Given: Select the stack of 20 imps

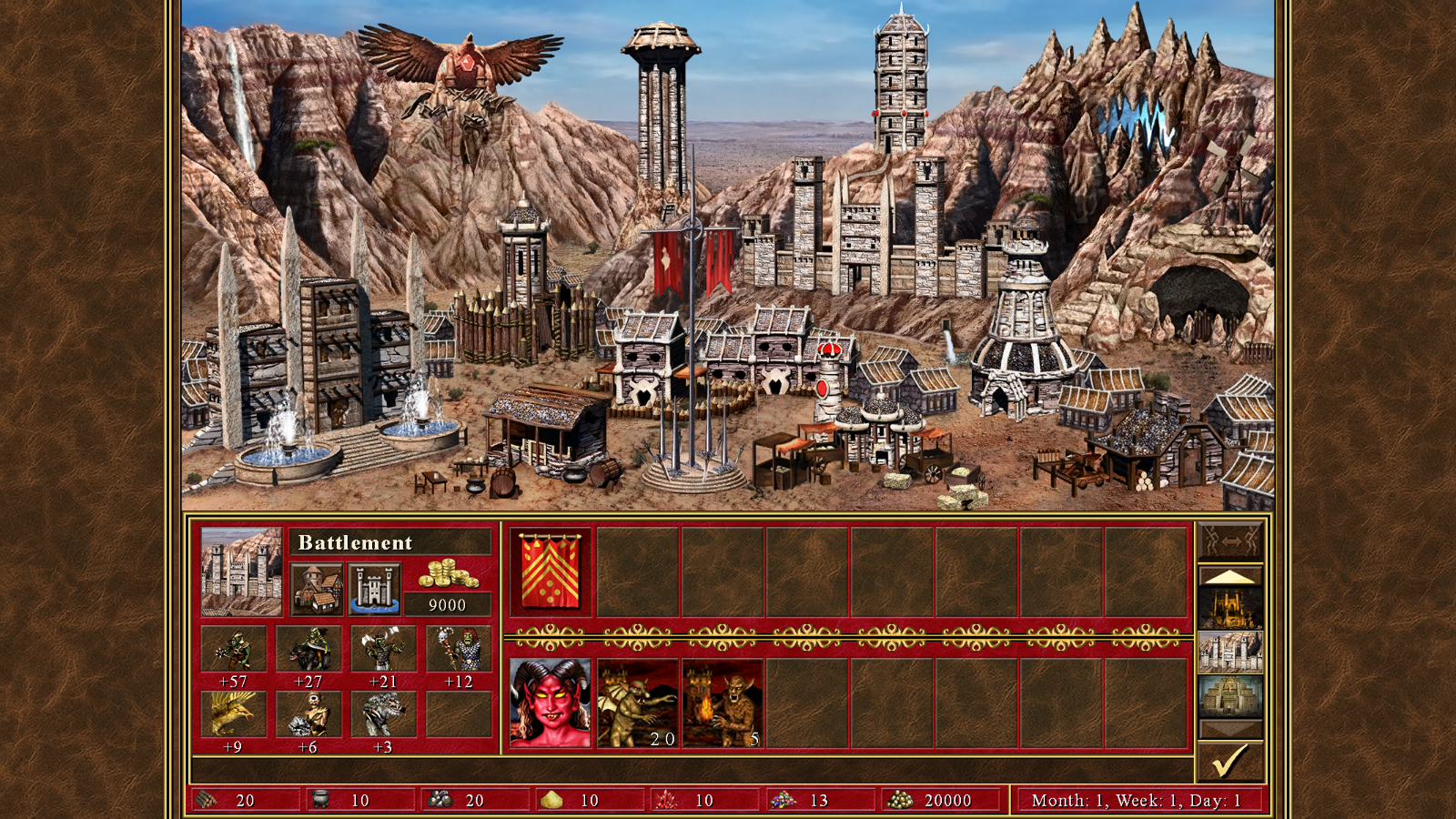Looking at the screenshot, I should [x=637, y=703].
